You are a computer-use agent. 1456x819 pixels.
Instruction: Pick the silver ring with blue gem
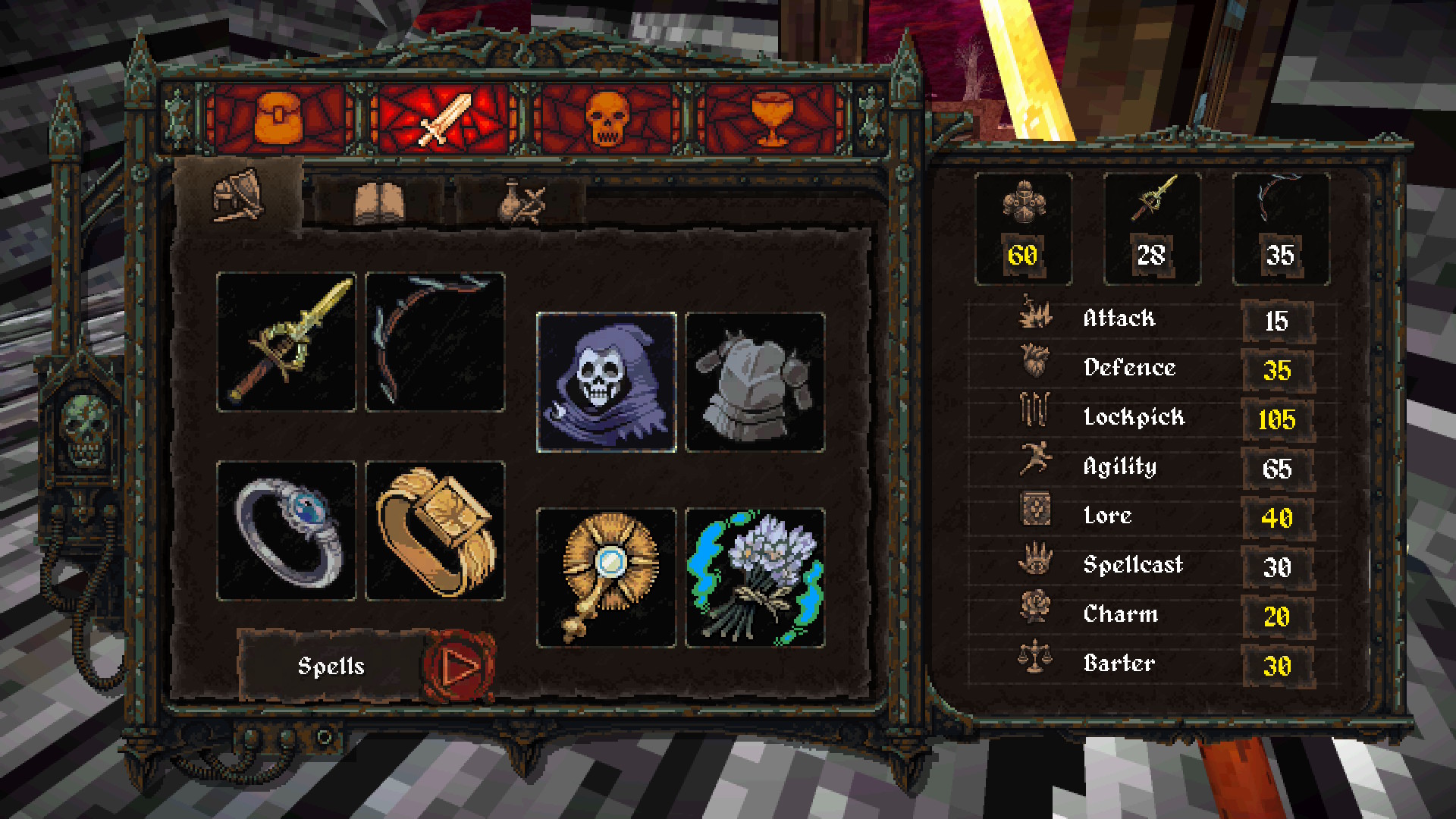point(286,531)
